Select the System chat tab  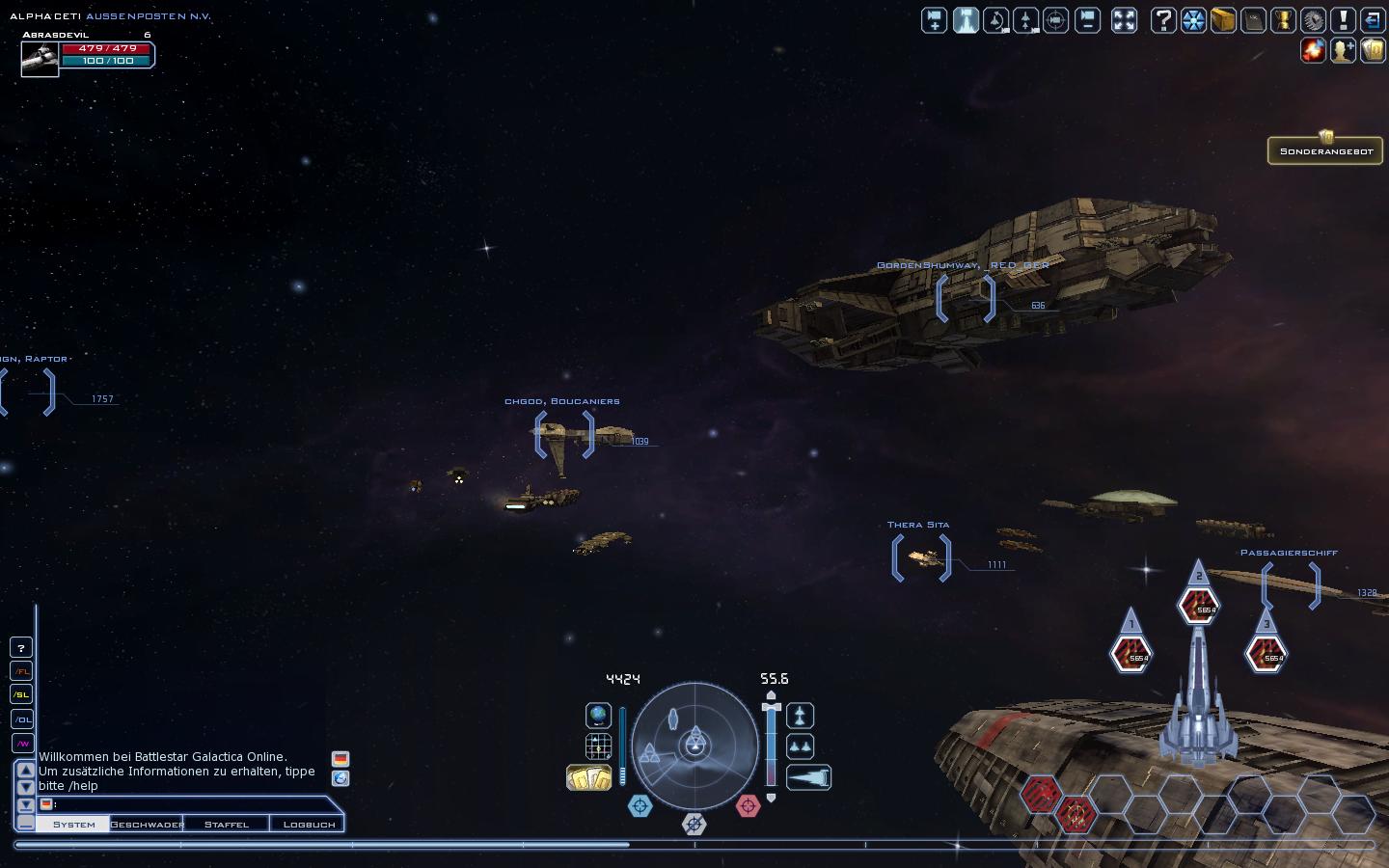pos(73,825)
